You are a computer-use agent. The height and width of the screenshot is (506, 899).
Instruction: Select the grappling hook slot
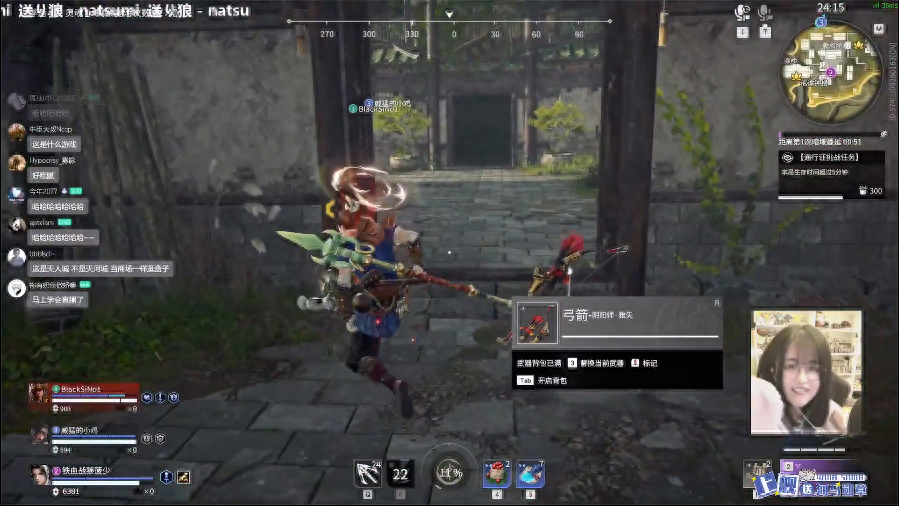[x=366, y=472]
